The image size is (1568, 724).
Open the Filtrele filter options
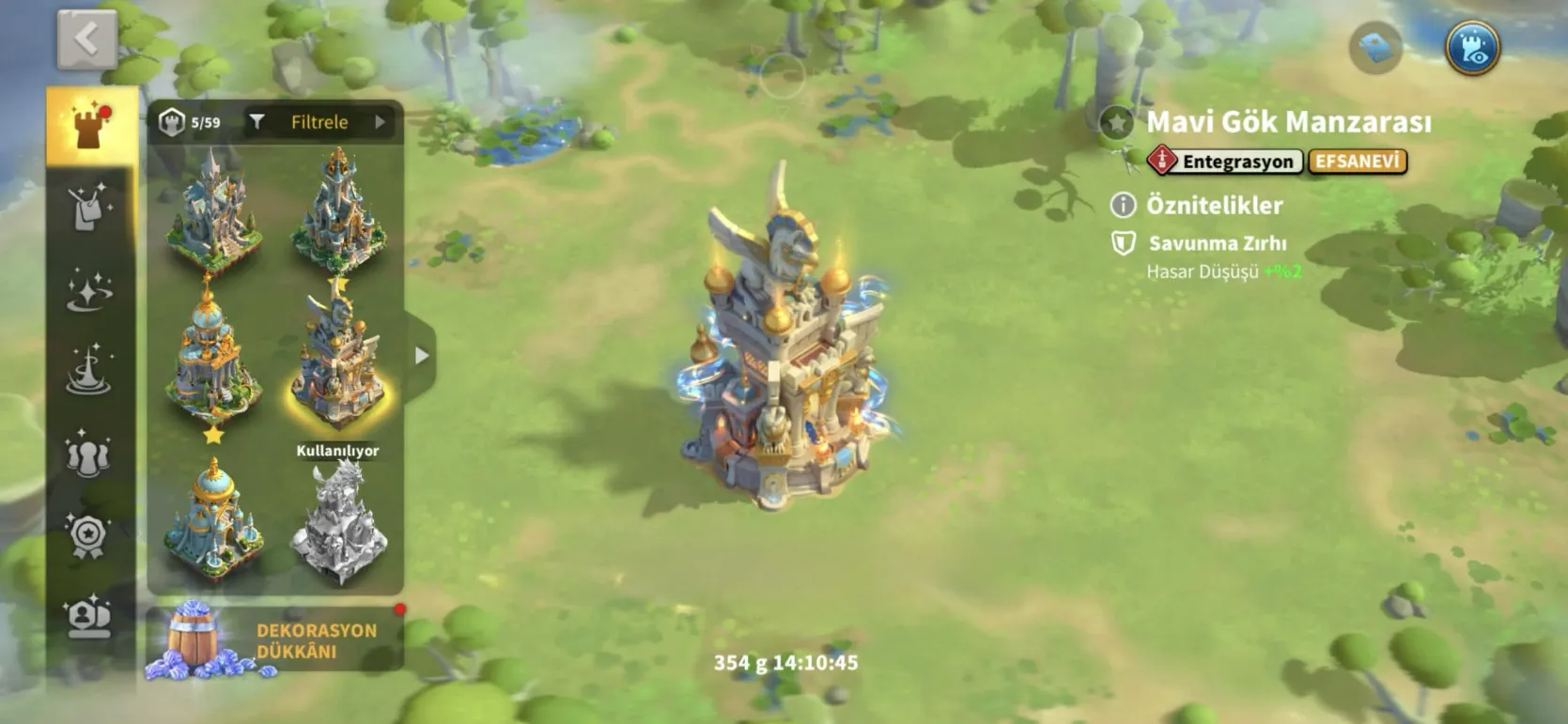point(319,122)
